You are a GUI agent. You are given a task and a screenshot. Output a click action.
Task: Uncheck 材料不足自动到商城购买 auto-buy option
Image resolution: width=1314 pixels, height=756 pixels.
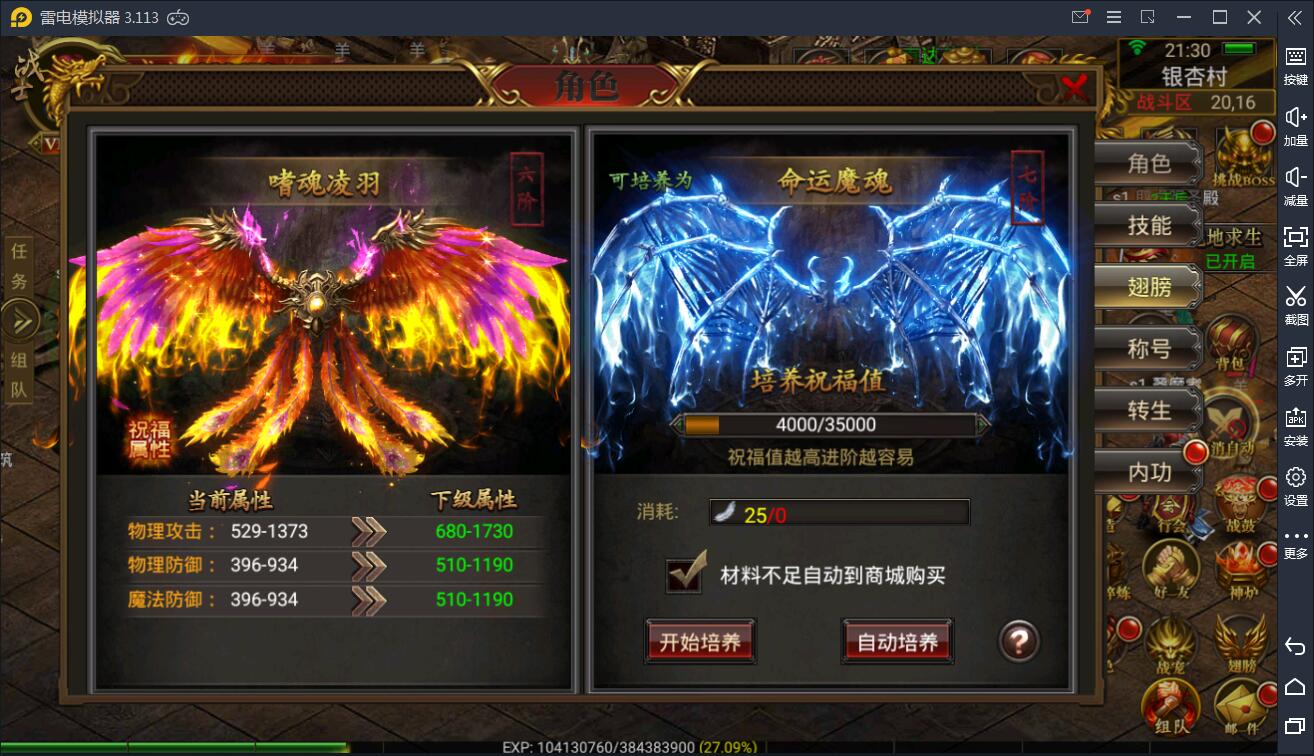pyautogui.click(x=683, y=577)
